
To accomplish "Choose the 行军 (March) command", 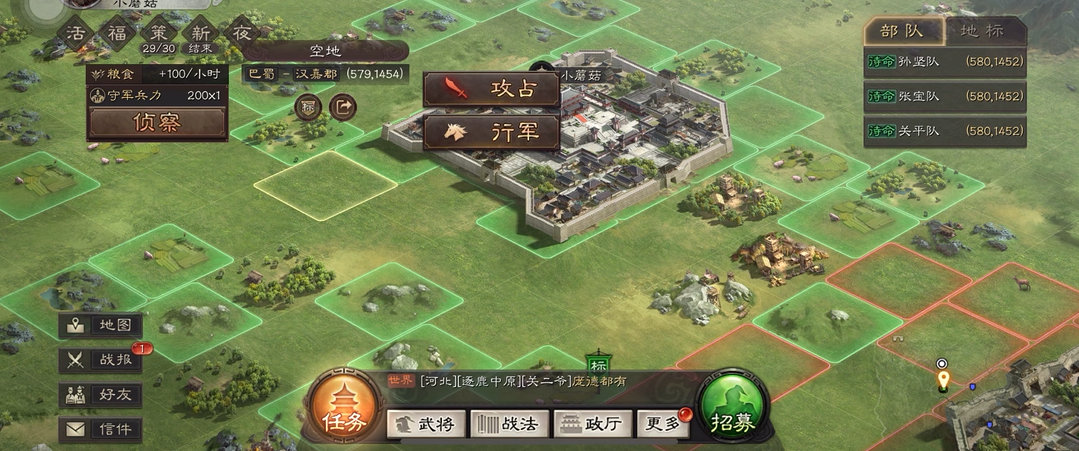I will point(490,132).
